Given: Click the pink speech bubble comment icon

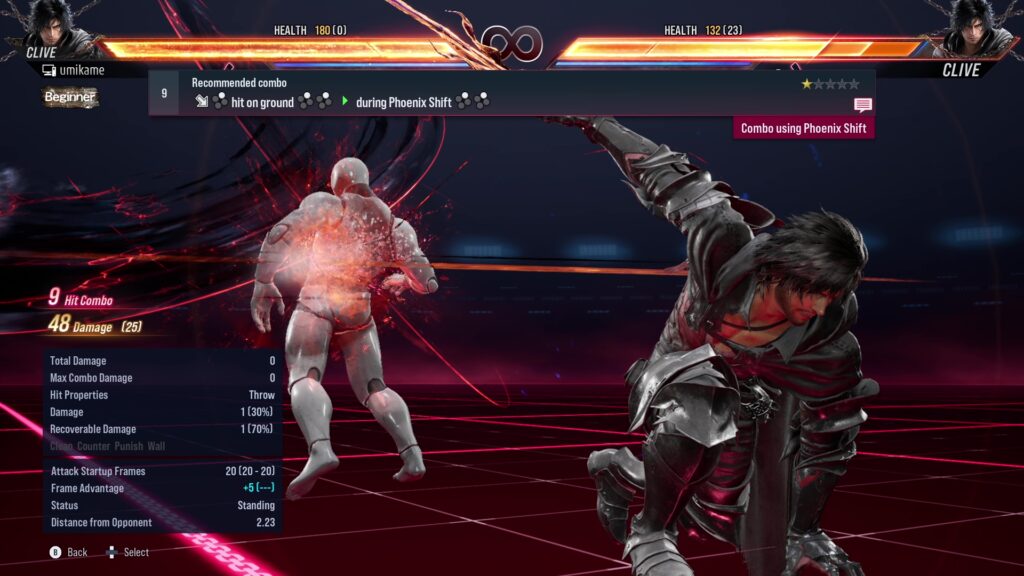Looking at the screenshot, I should click(863, 104).
